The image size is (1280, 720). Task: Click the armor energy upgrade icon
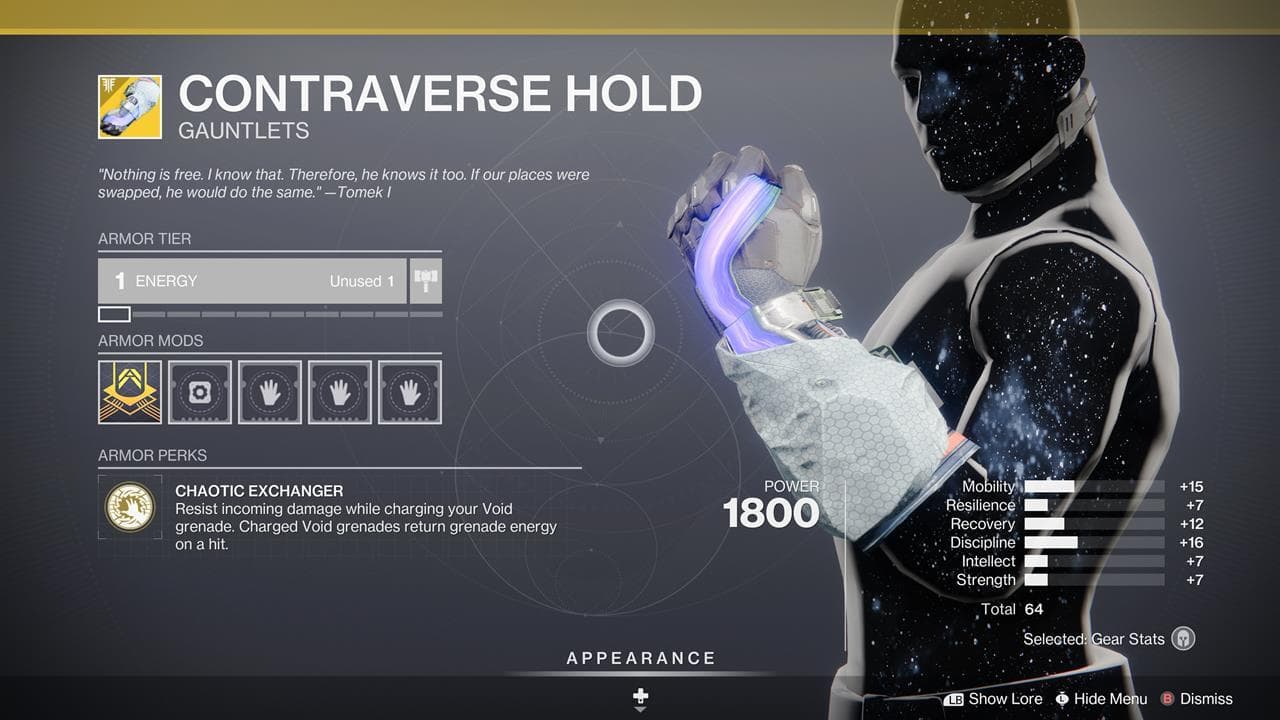[x=424, y=280]
